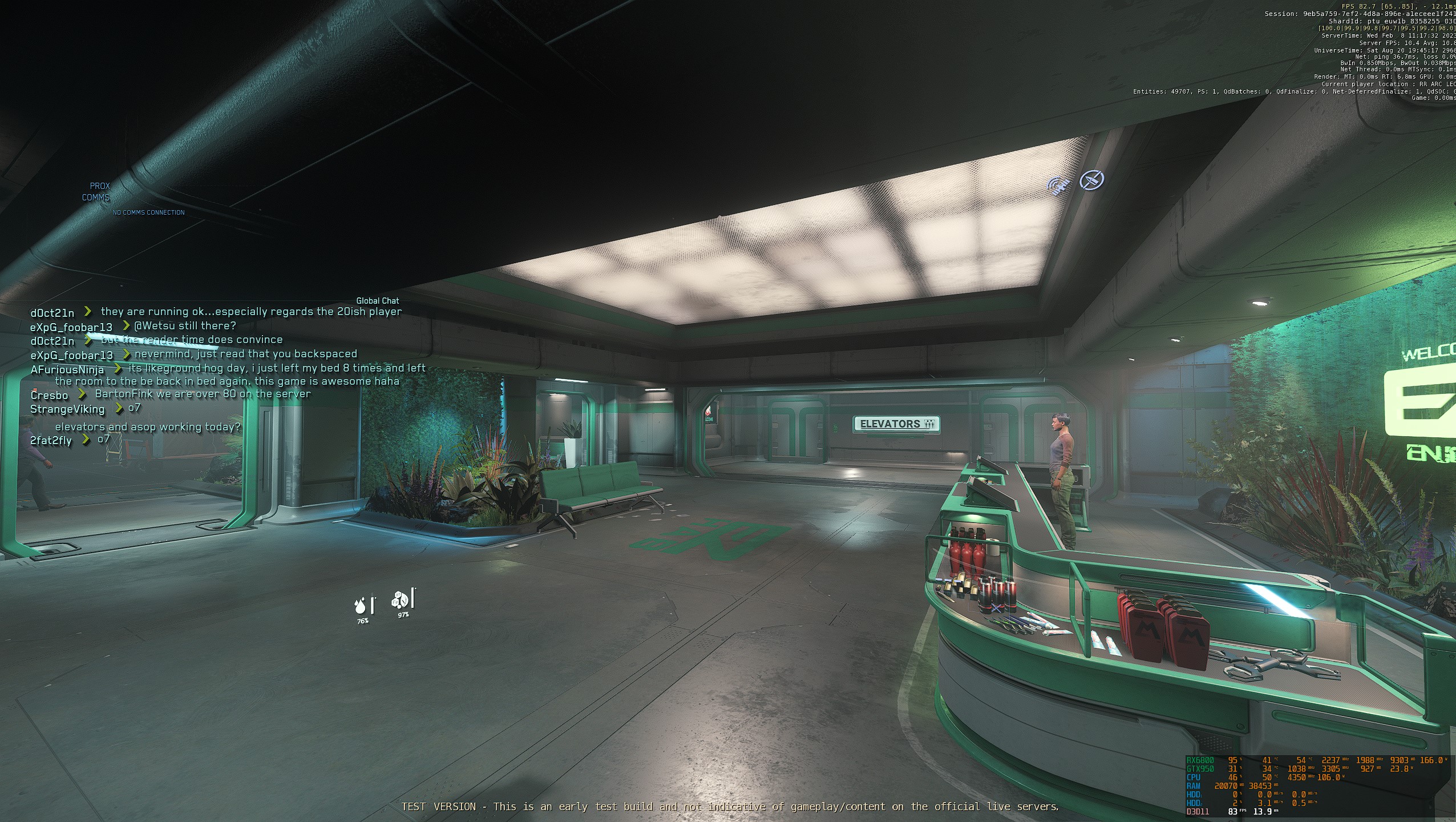Screen dimensions: 1456x822
Task: Click the satellite comms signal icon
Action: [x=1059, y=186]
